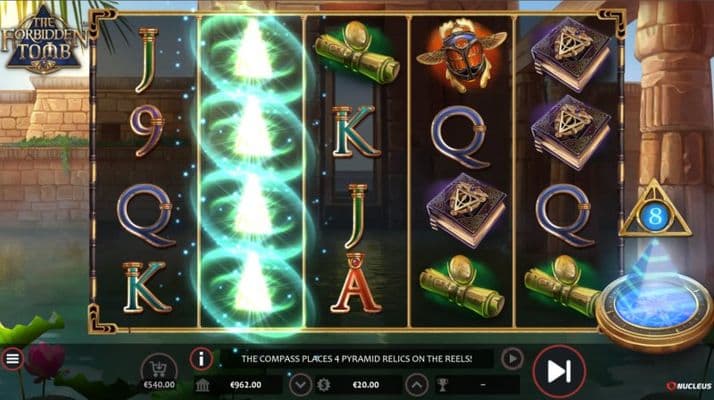Decrease the bet amount
Viewport: 714px width, 400px height.
pyautogui.click(x=300, y=385)
